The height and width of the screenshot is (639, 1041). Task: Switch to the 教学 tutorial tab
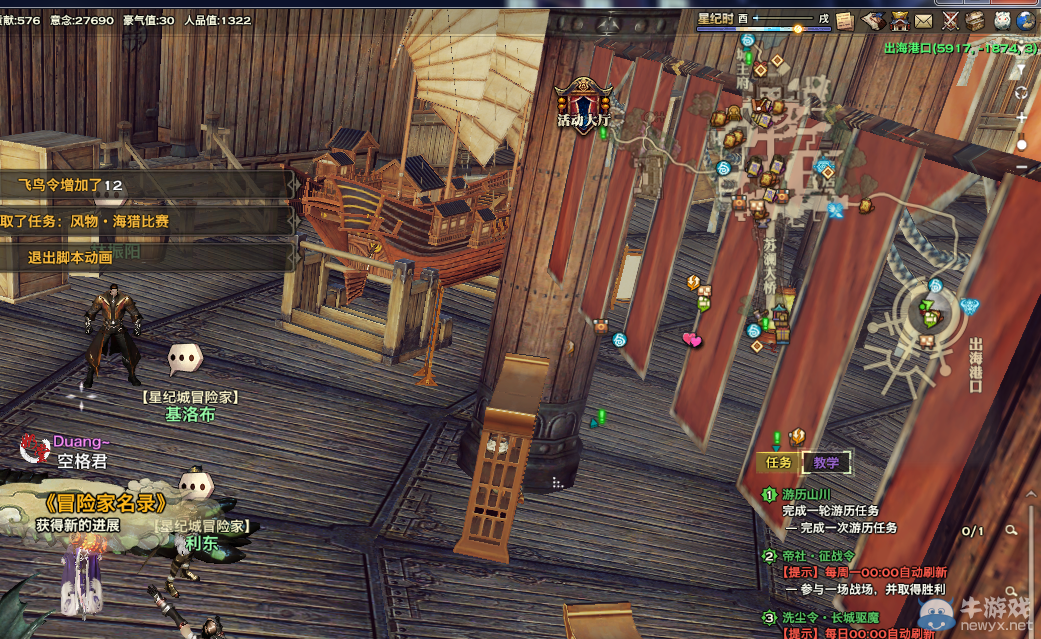(826, 462)
